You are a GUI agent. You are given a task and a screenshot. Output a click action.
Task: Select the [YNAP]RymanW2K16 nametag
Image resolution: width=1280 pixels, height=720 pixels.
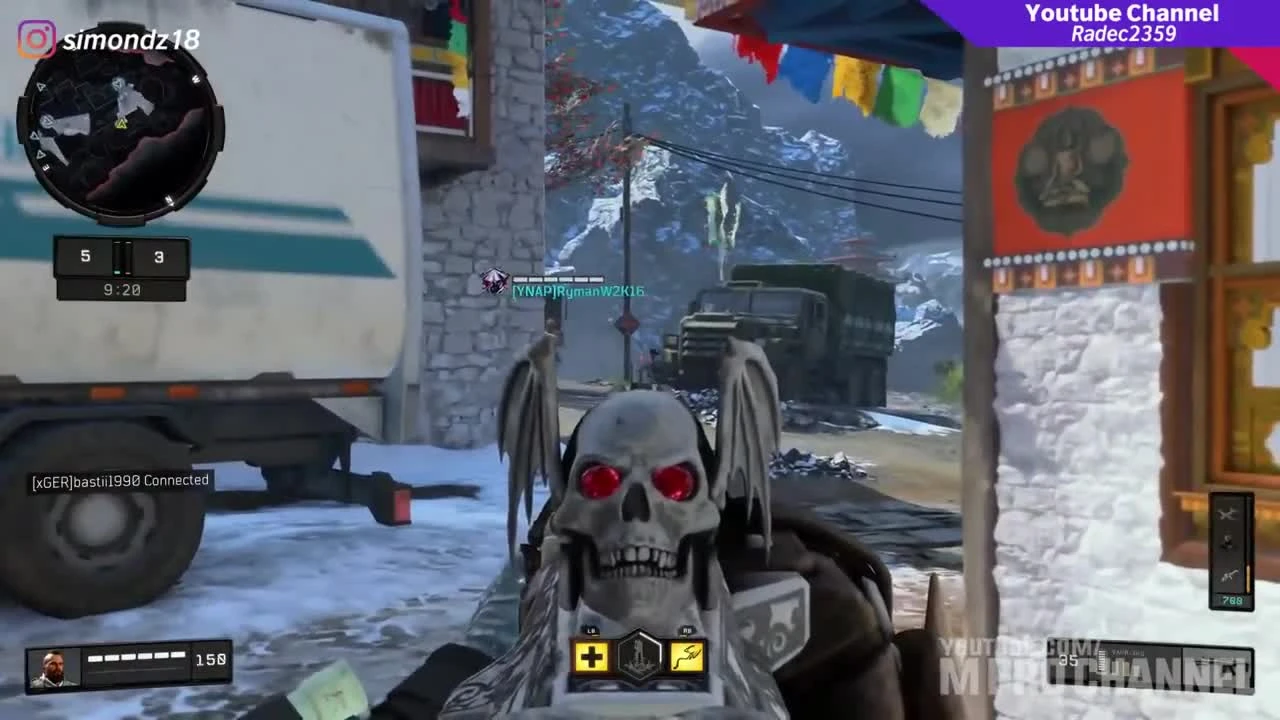click(x=578, y=290)
